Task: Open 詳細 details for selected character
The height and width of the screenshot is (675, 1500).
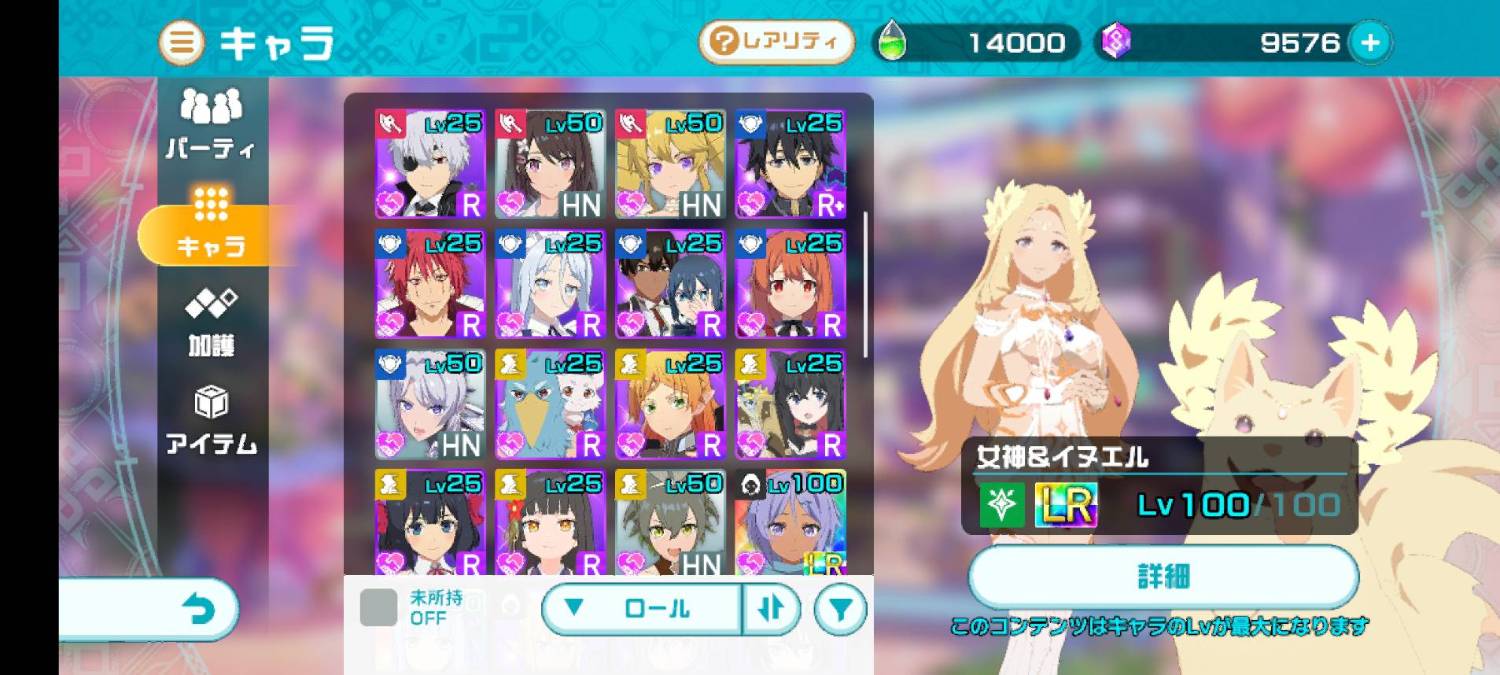Action: pos(1163,577)
